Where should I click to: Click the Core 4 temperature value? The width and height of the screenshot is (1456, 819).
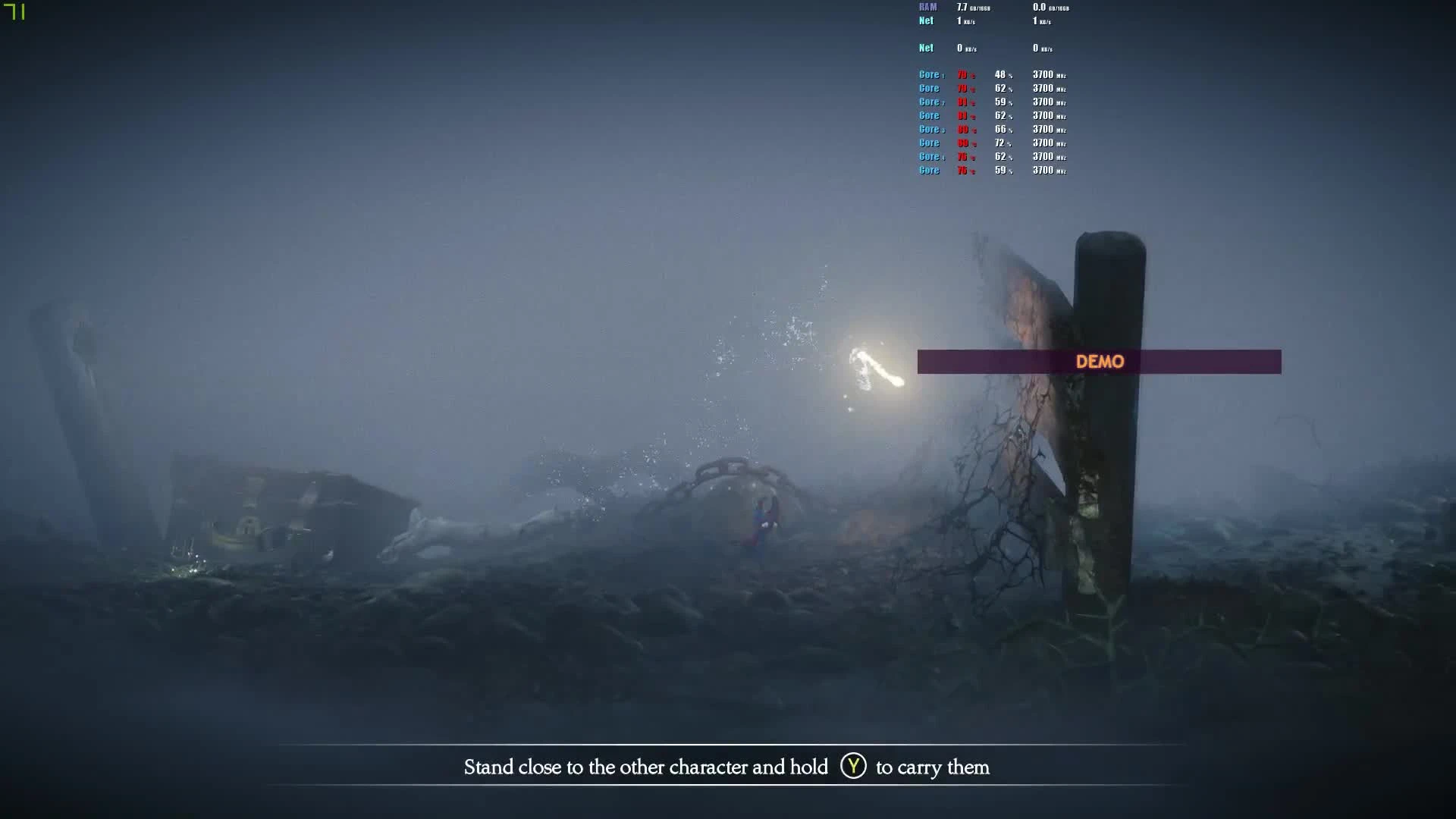pos(962,156)
